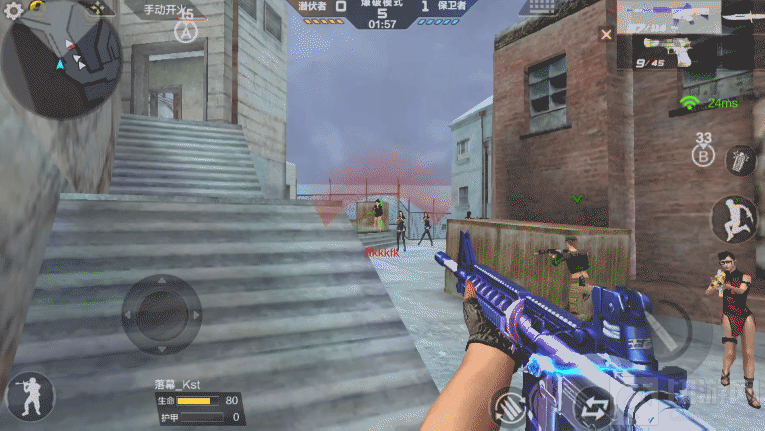Switch to the knife slot
Image resolution: width=765 pixels, height=431 pixels.
742,18
